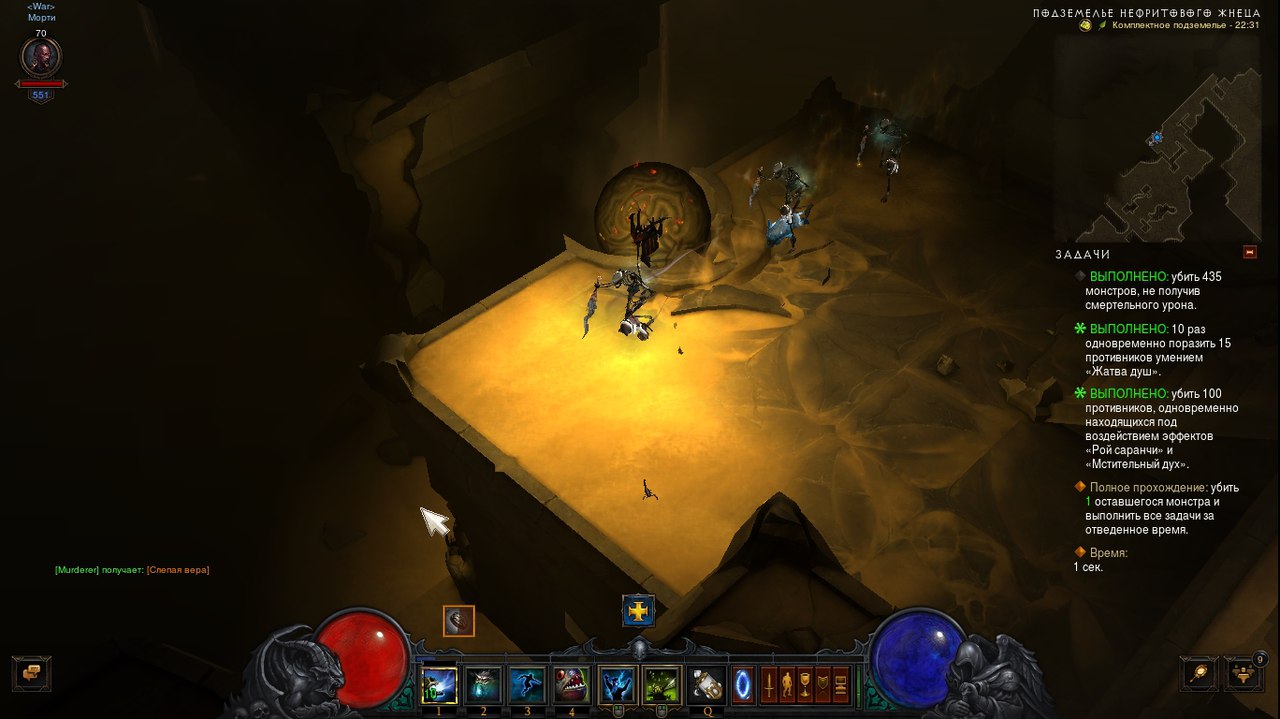Click the Морти character portrait
The width and height of the screenshot is (1280, 719).
click(41, 57)
